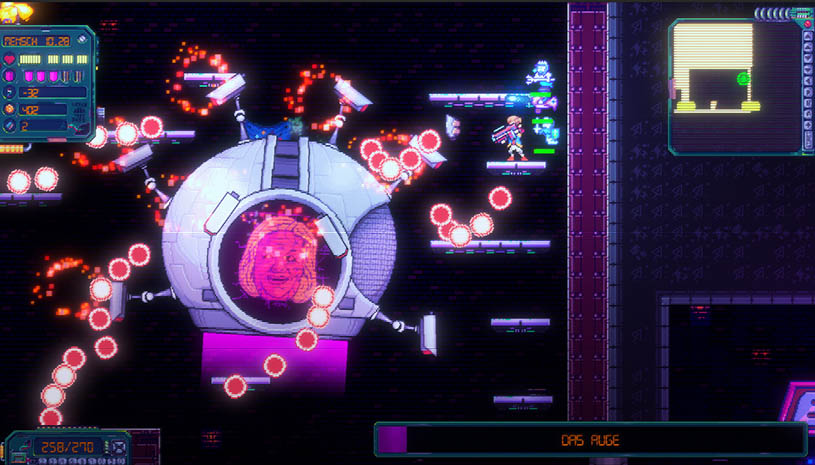Click the red heart health icon
The image size is (815, 465).
click(11, 59)
